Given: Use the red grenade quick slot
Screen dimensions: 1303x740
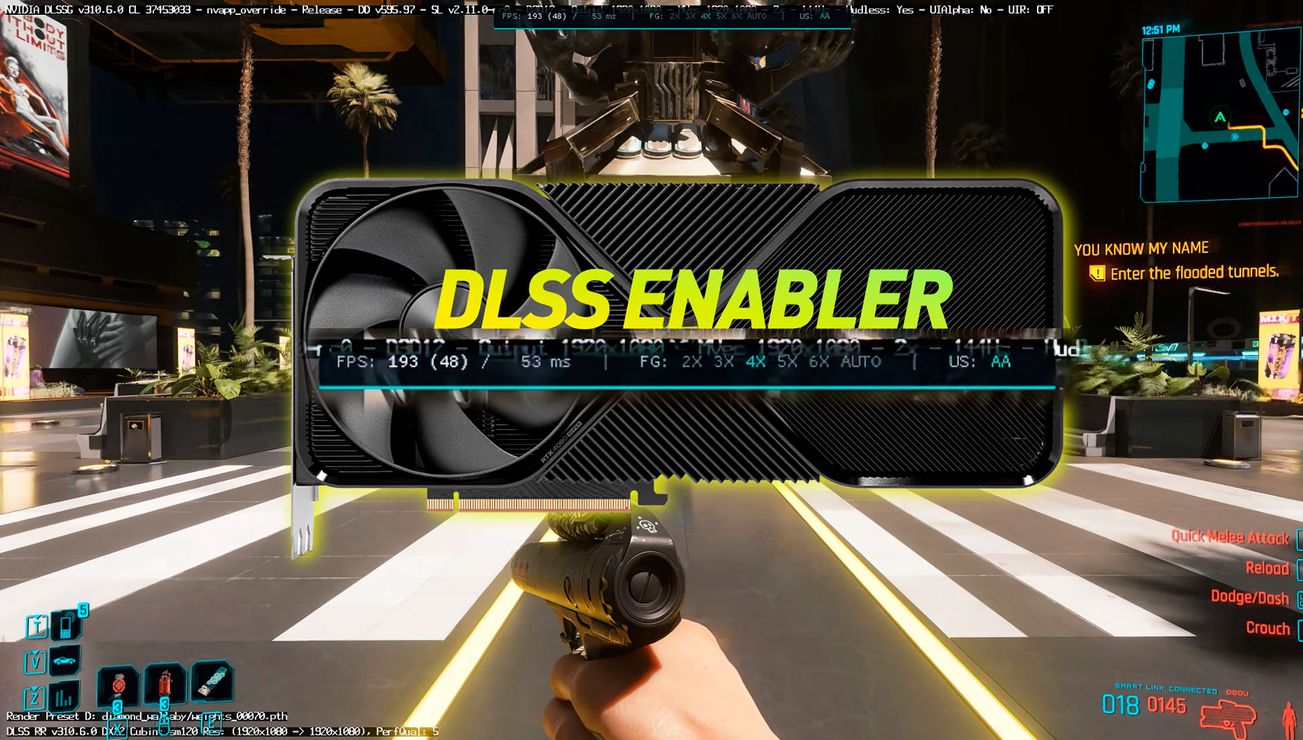Looking at the screenshot, I should tap(117, 687).
